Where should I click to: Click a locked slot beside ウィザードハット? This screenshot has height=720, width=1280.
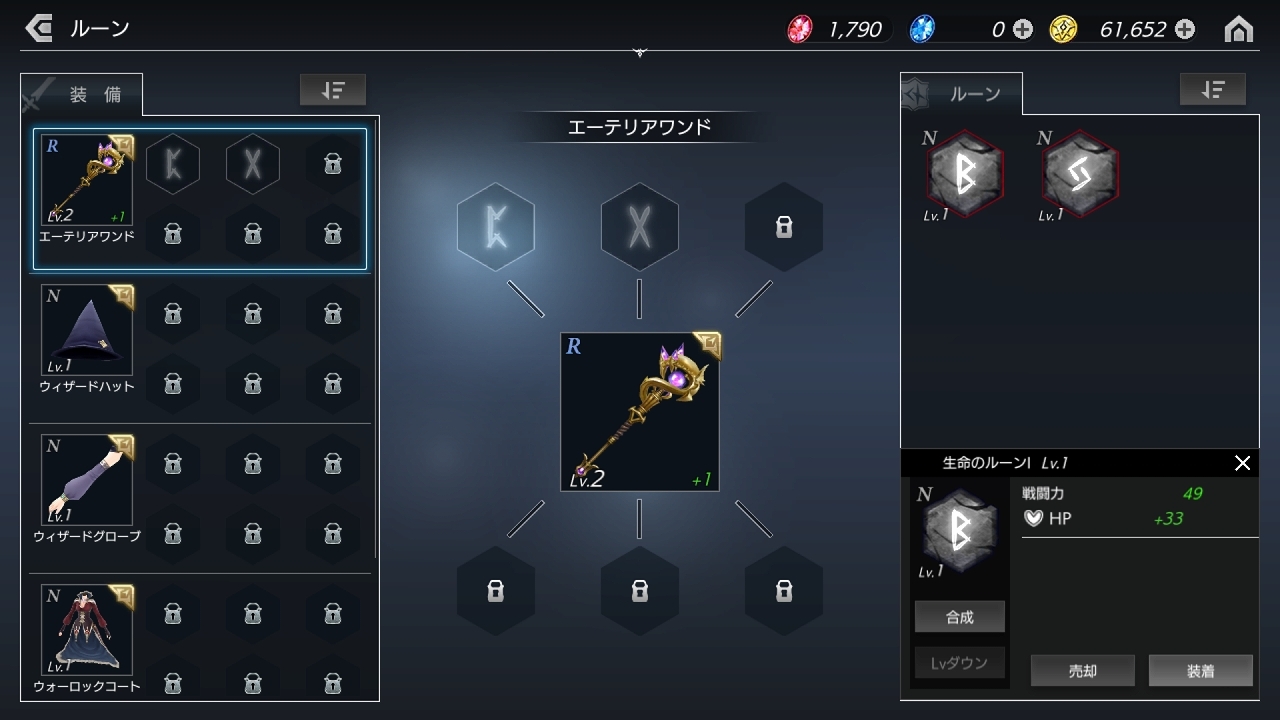point(173,314)
